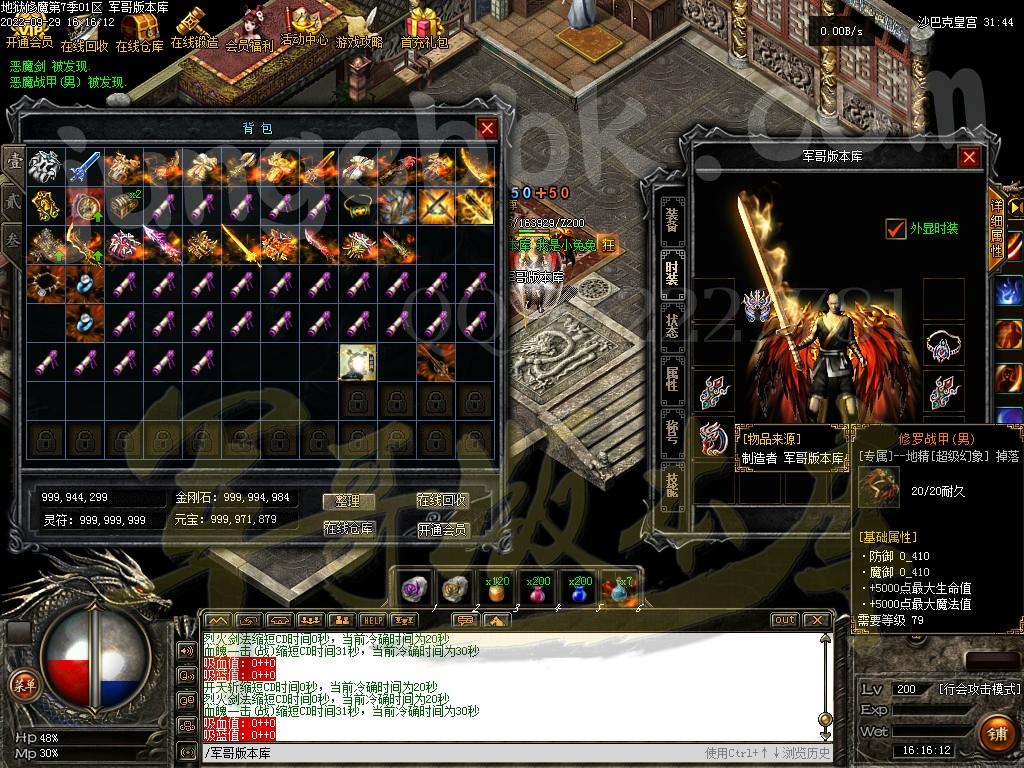Open the 状态 tab
1024x768 pixels.
point(672,324)
